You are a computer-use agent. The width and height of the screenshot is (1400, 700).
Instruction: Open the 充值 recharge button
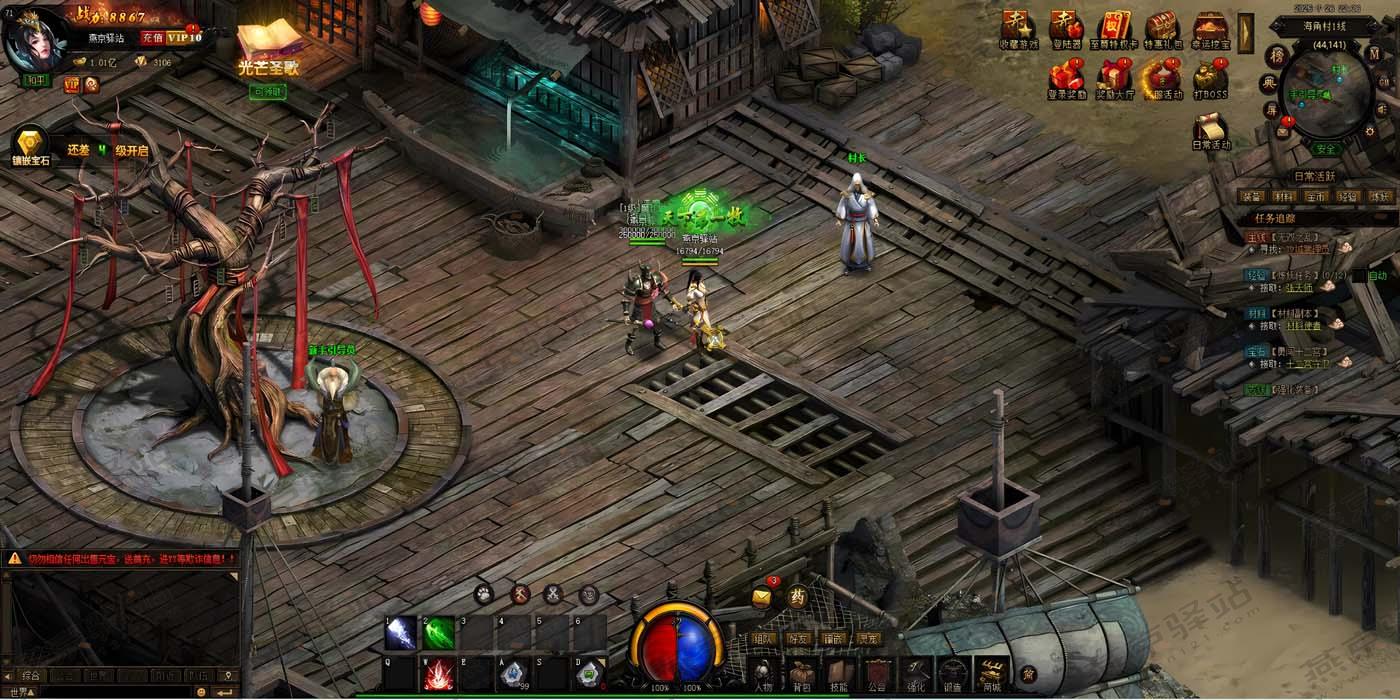tap(151, 38)
